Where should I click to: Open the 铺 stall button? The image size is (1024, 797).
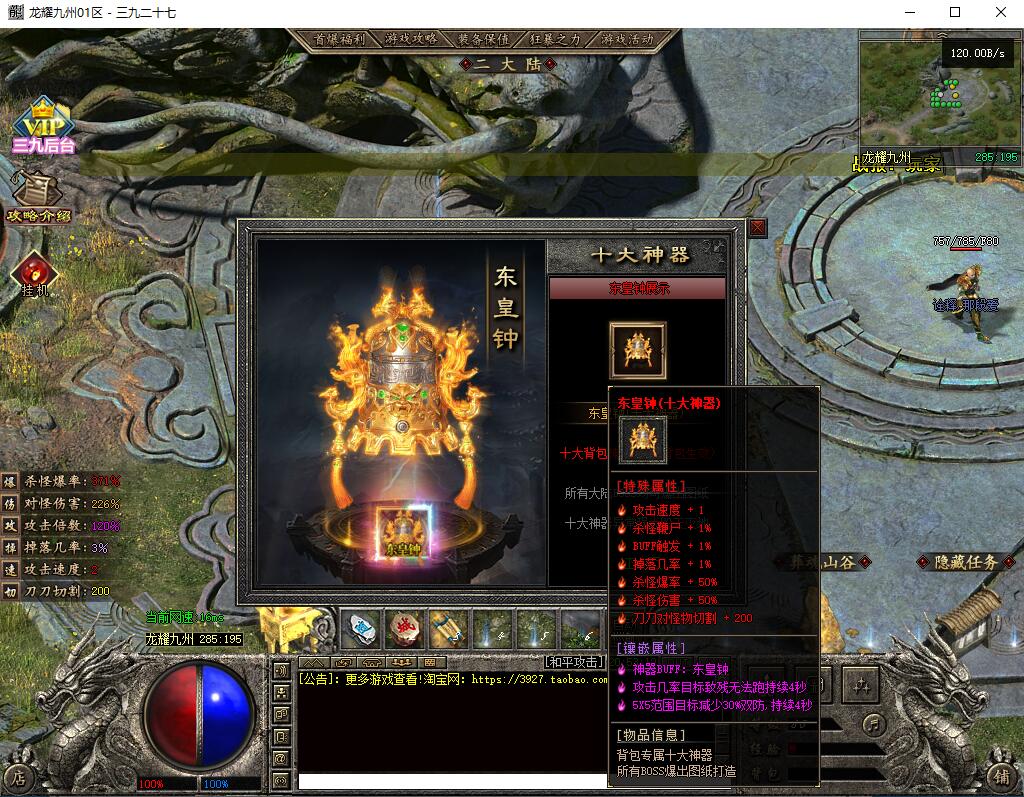coord(1002,775)
